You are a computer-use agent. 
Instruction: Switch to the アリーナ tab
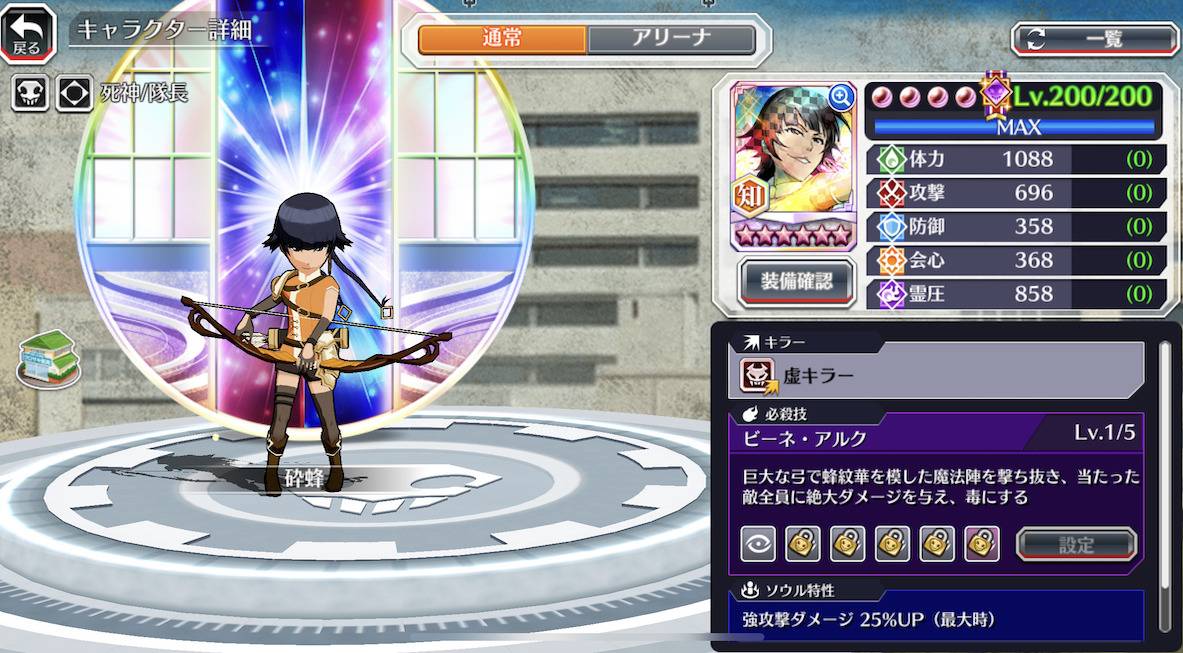point(670,40)
